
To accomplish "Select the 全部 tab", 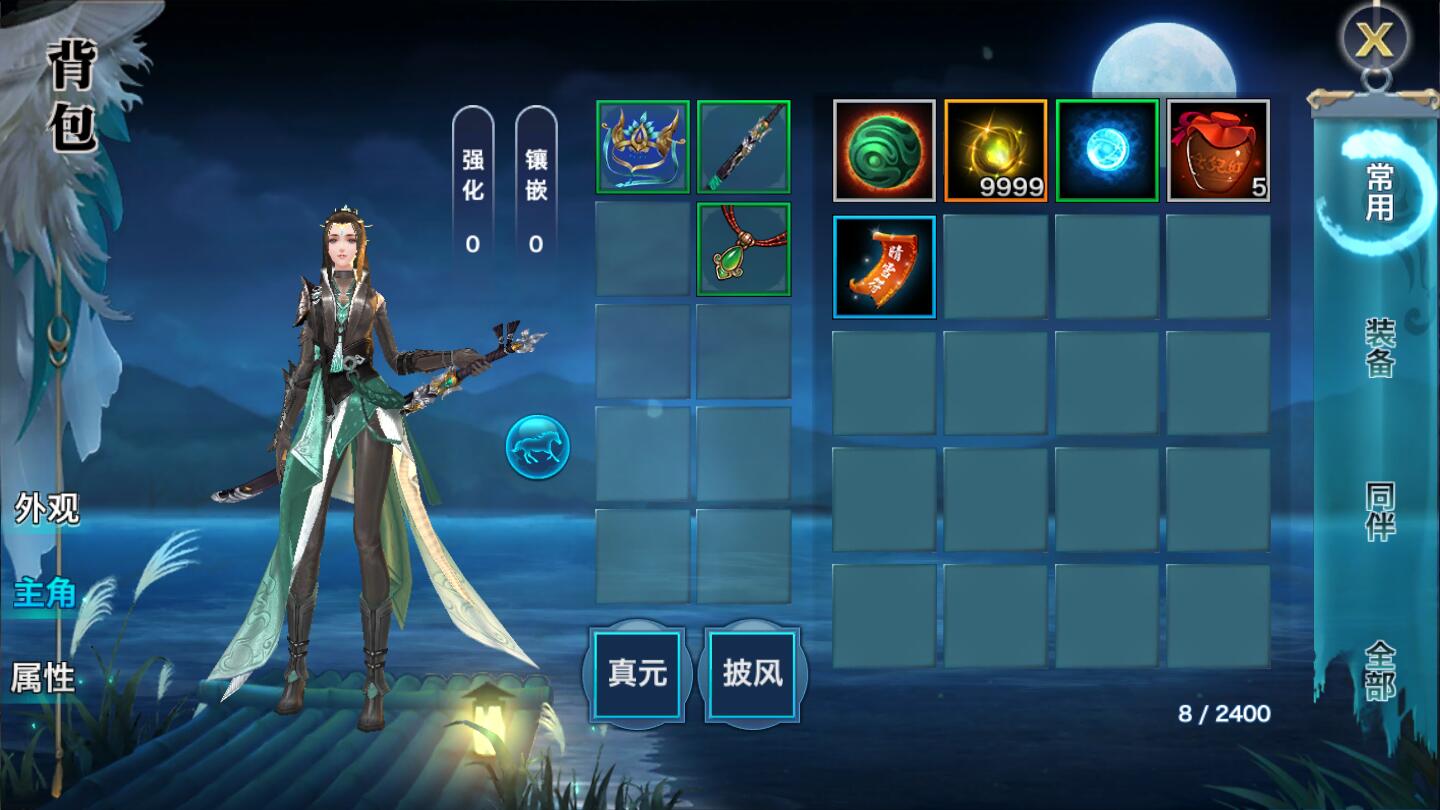I will (x=1380, y=671).
